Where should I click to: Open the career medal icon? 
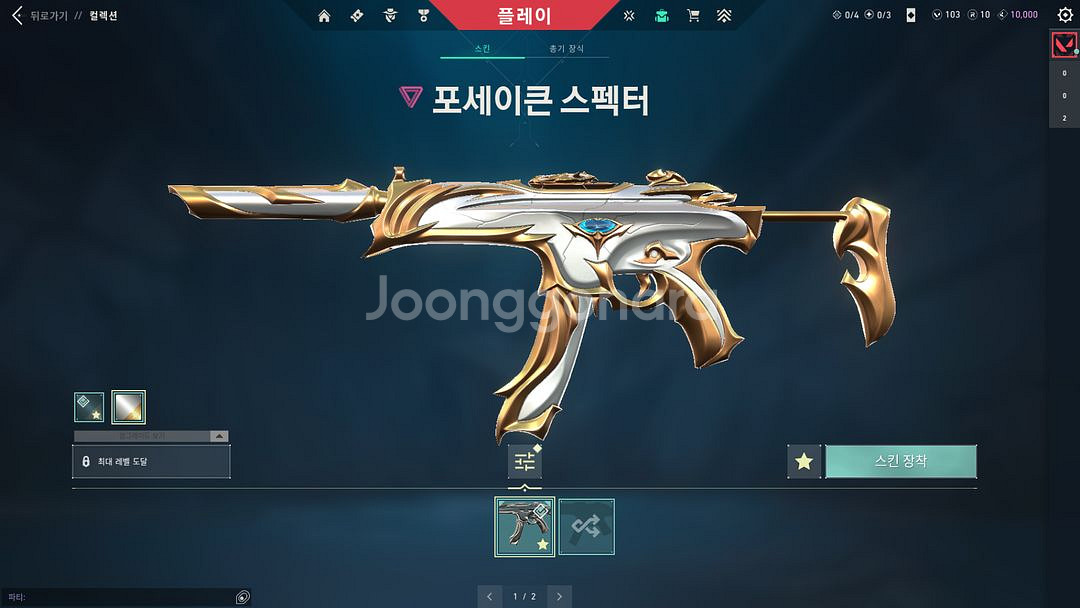pos(423,15)
